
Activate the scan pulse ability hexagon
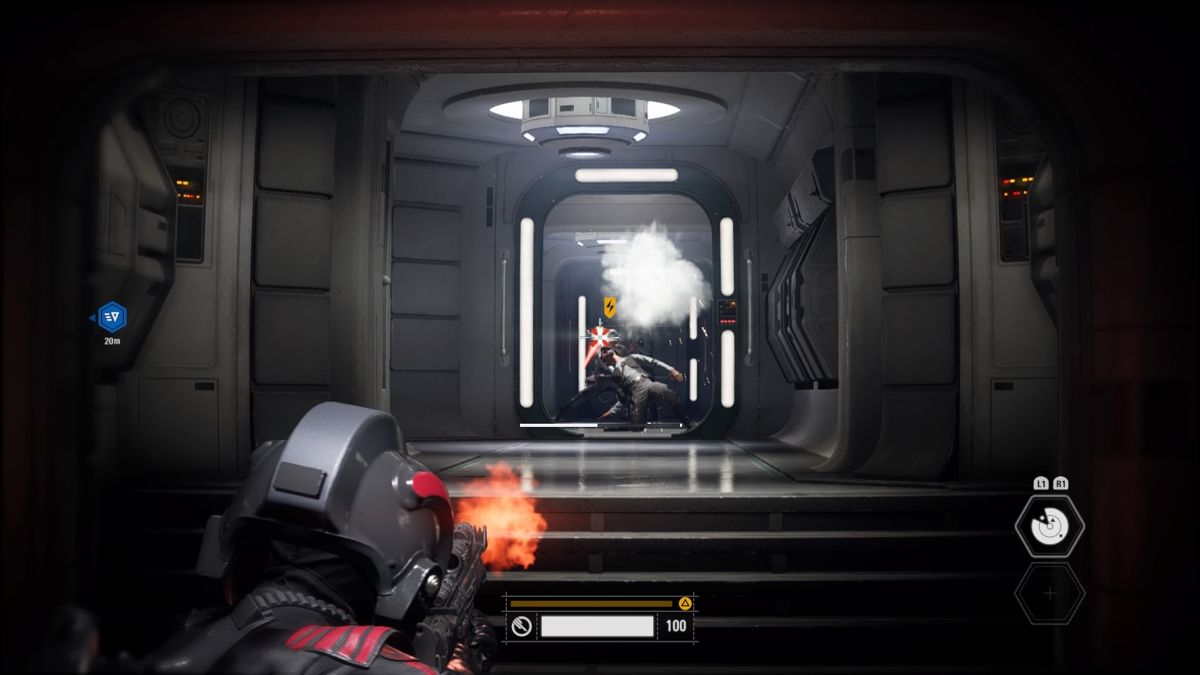(x=1049, y=526)
